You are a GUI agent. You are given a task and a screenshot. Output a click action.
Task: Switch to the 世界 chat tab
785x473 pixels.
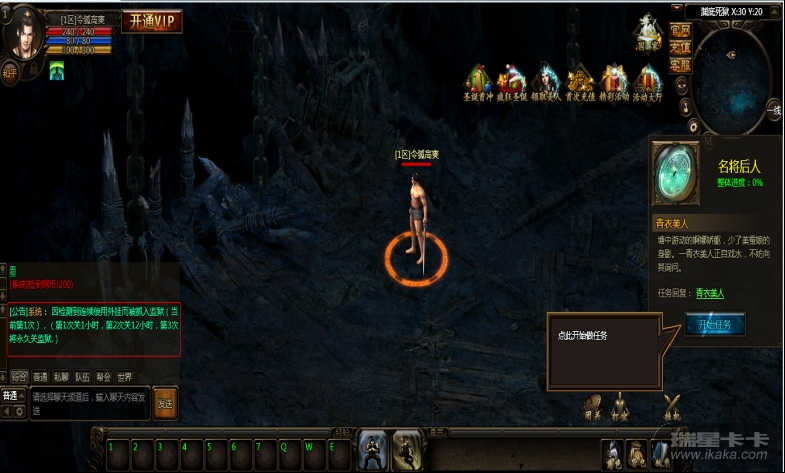124,378
